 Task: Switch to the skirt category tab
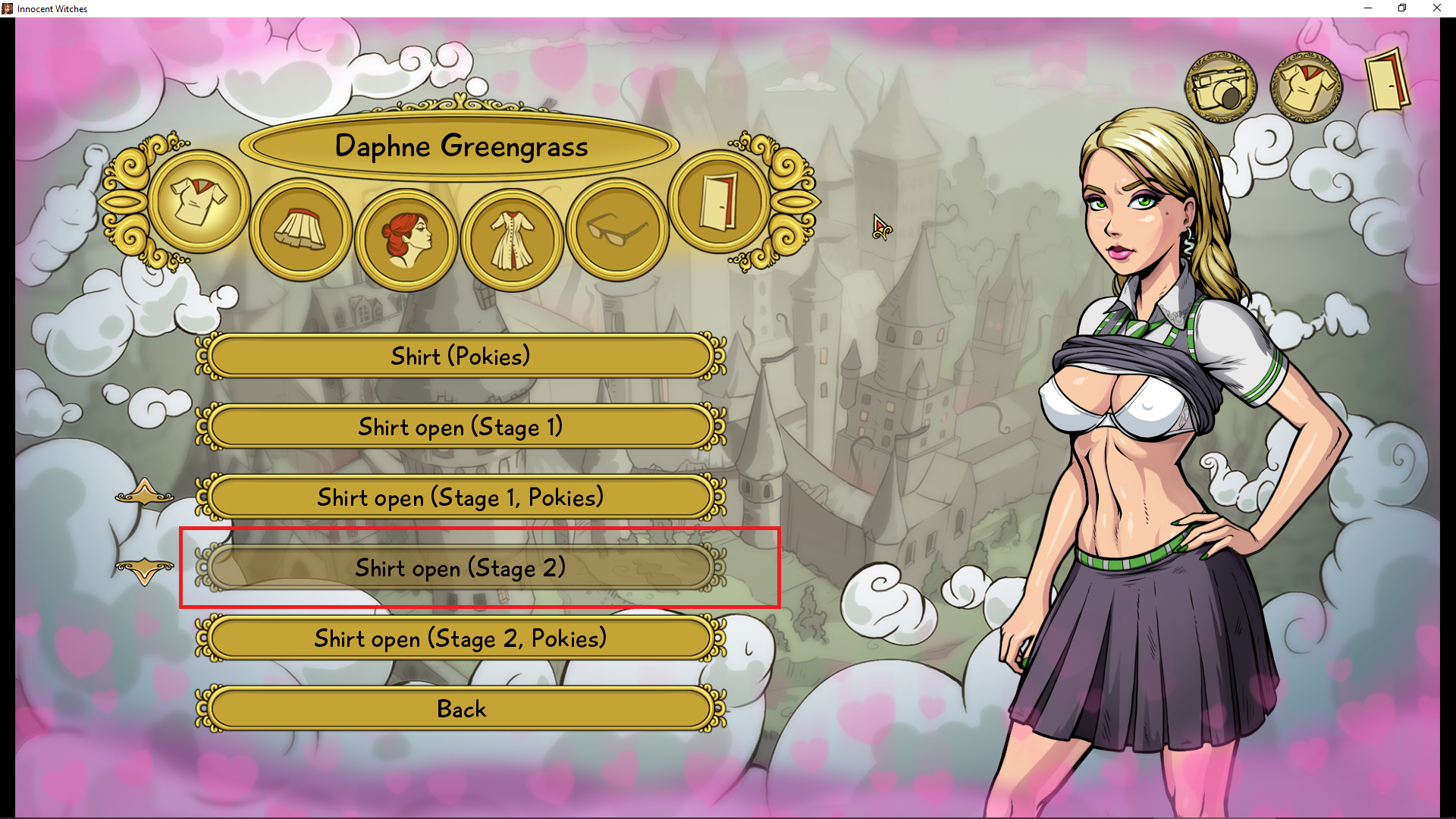click(301, 230)
